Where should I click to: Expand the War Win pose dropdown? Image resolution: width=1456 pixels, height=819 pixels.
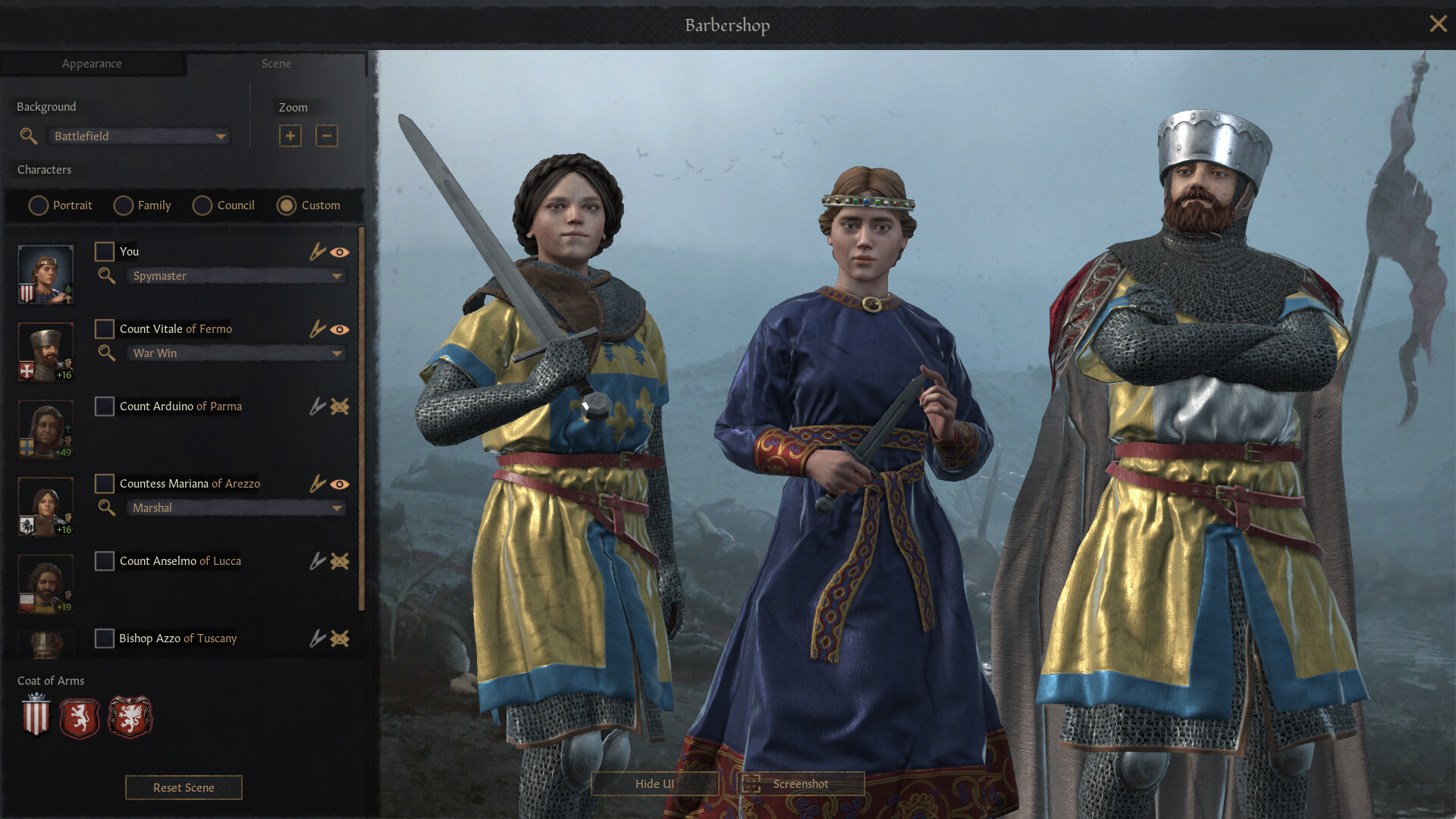click(x=235, y=353)
